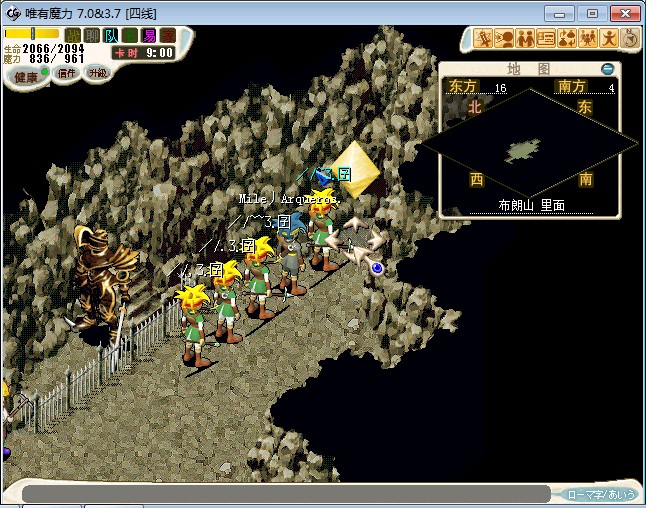
Task: Click the three-people group icon
Action: [x=588, y=39]
